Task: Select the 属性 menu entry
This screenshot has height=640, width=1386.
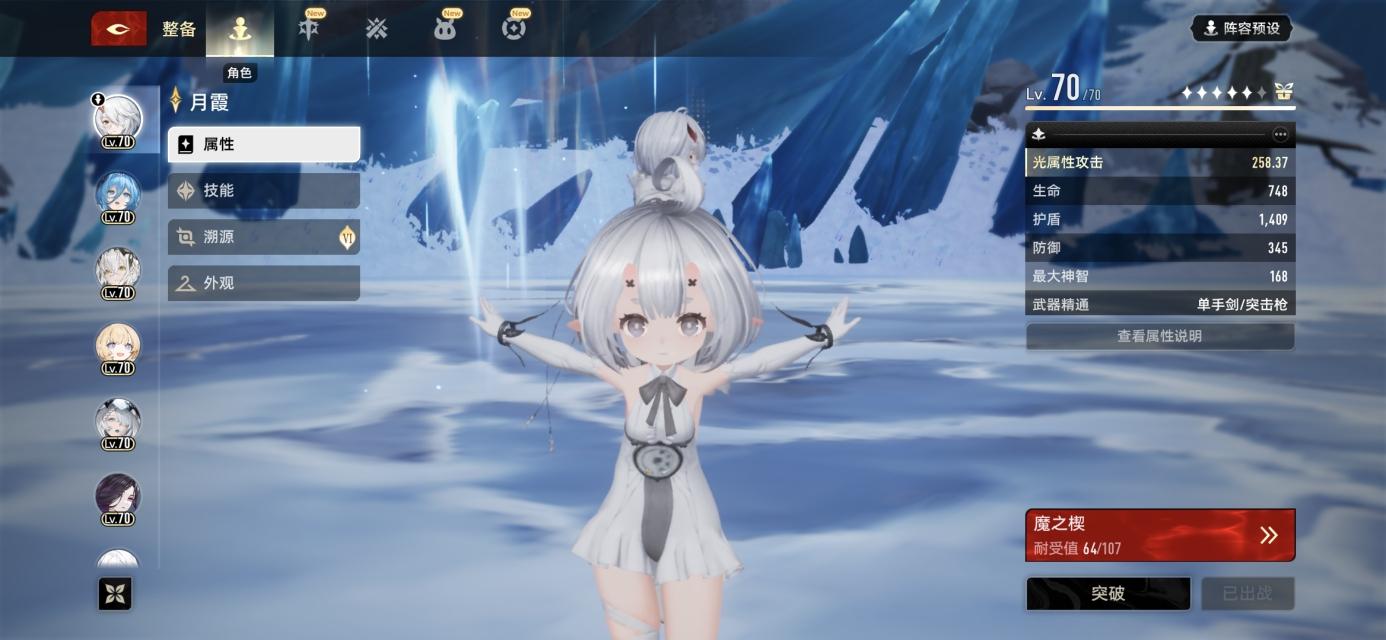Action: point(263,144)
